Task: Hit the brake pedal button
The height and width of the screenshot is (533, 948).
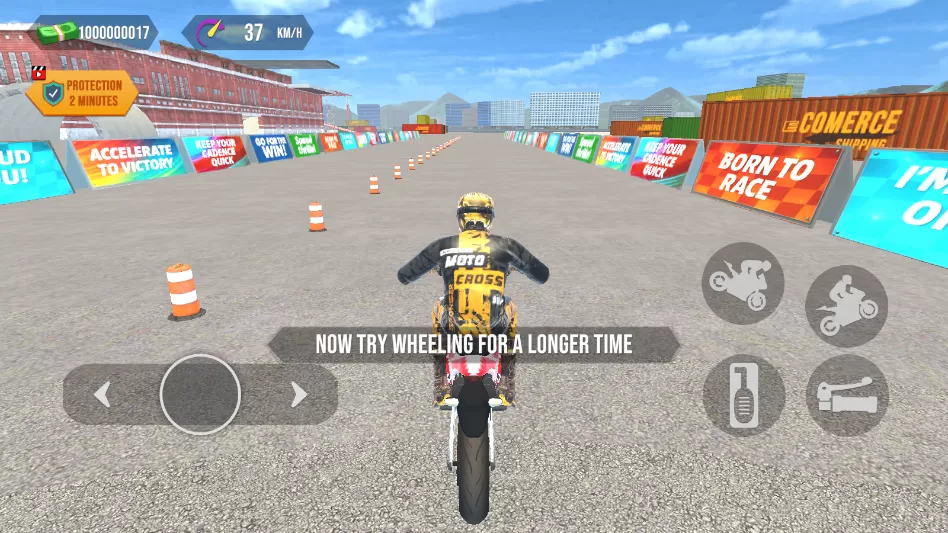Action: (743, 395)
